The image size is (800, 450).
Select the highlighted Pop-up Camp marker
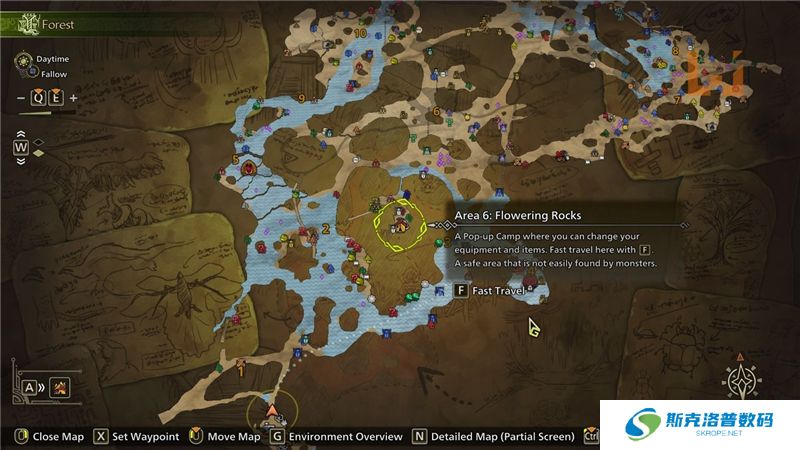point(398,226)
